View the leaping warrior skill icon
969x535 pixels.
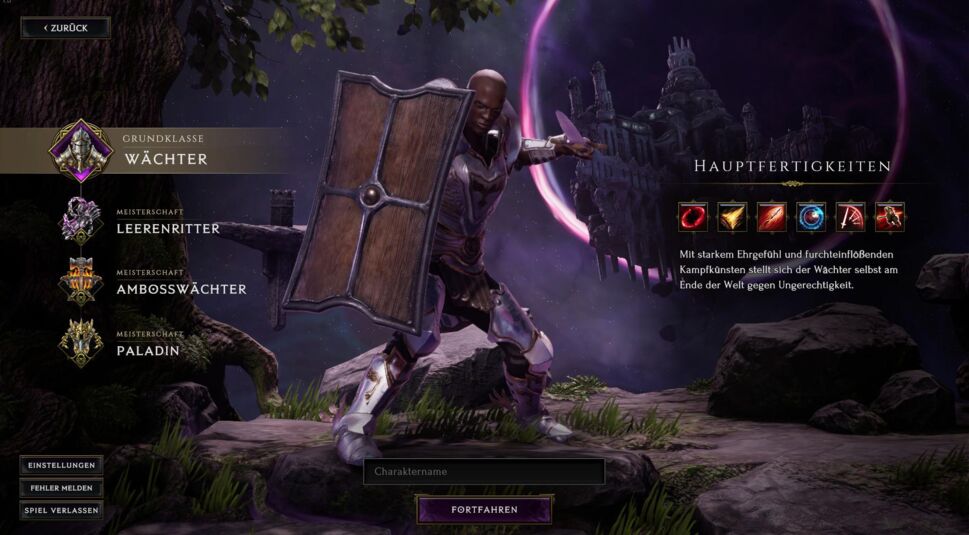click(x=890, y=216)
